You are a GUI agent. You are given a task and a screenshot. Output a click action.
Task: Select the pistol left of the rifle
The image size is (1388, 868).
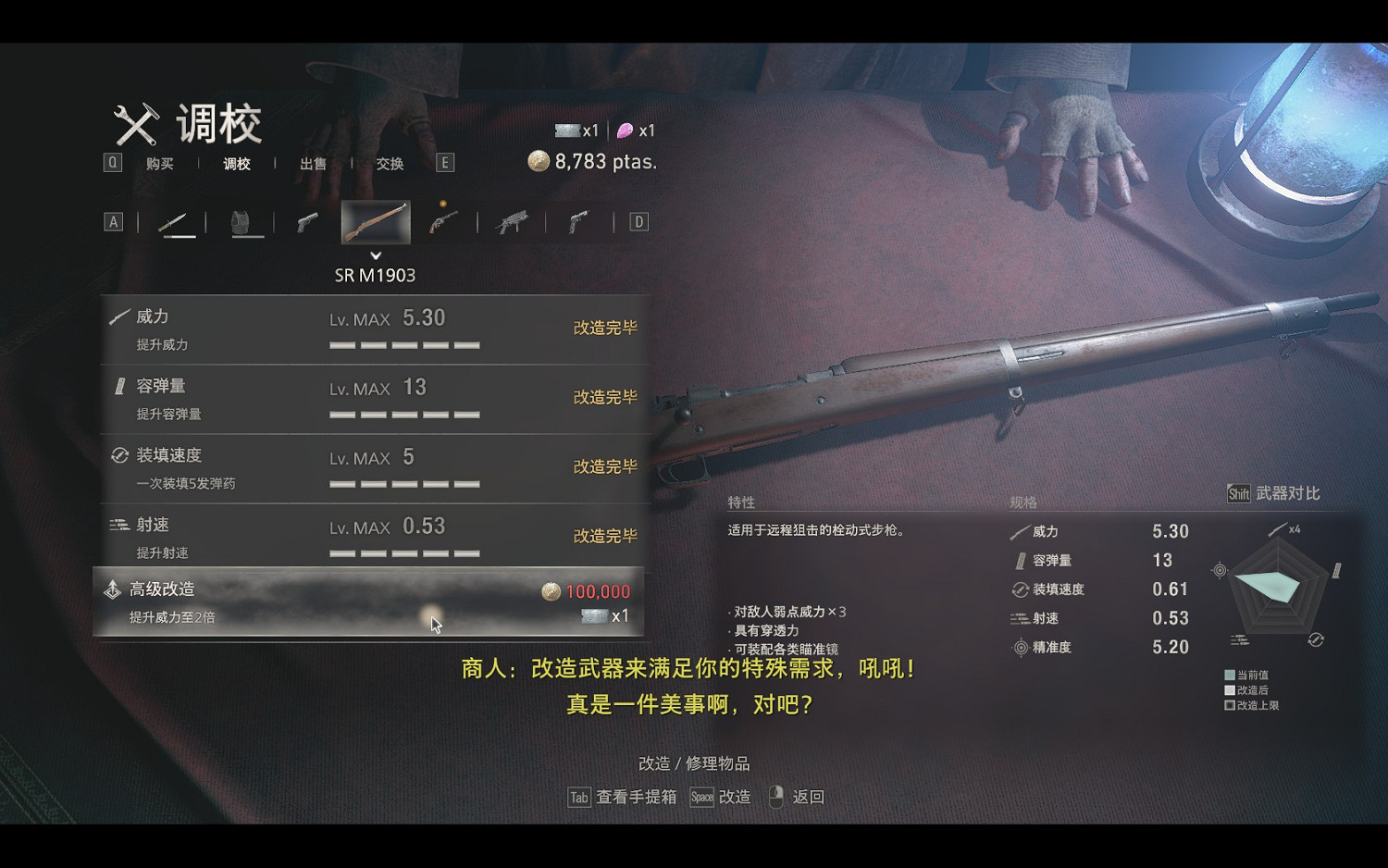(307, 222)
